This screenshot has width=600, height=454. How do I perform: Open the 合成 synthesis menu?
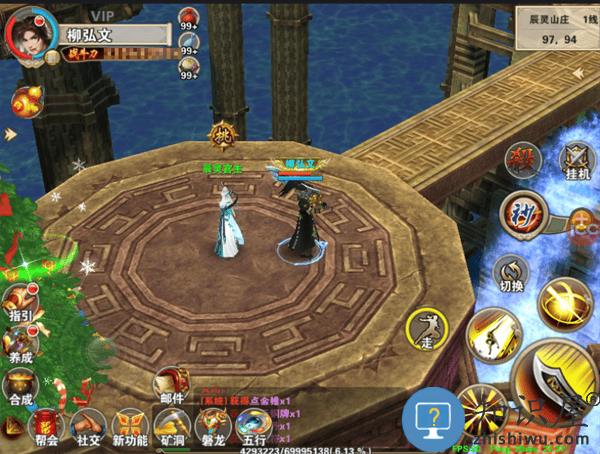(20, 386)
